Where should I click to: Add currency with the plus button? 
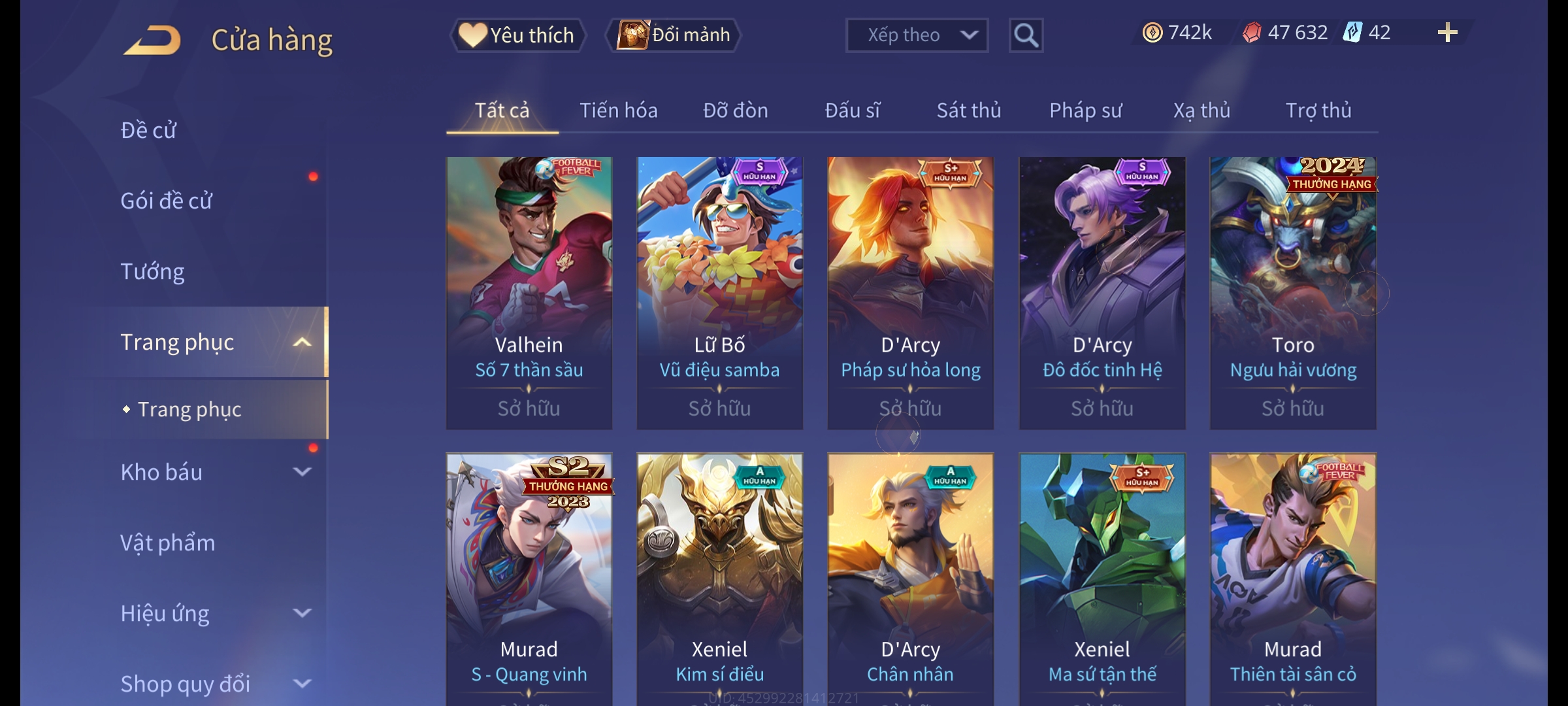pyautogui.click(x=1447, y=33)
